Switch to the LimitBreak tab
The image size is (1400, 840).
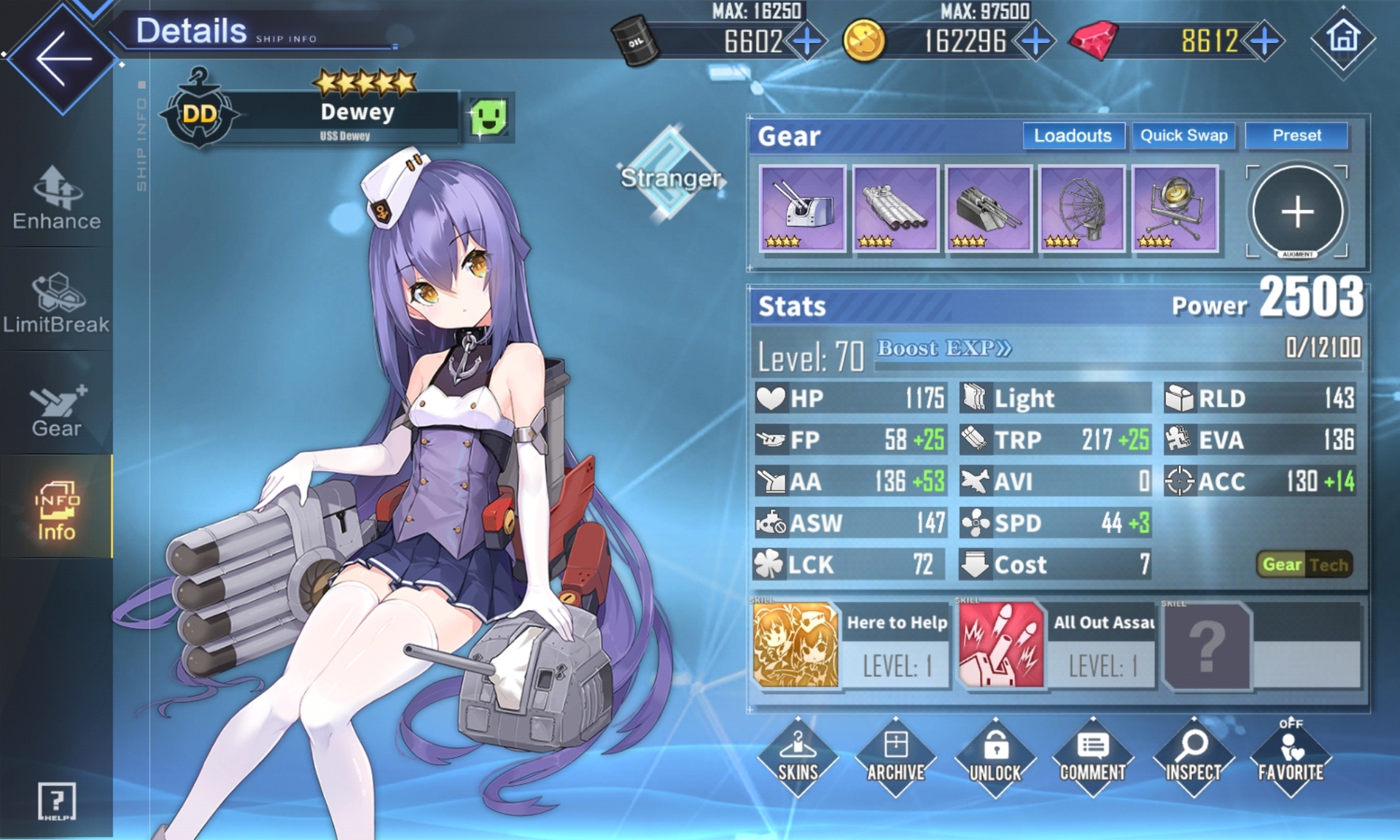56,303
